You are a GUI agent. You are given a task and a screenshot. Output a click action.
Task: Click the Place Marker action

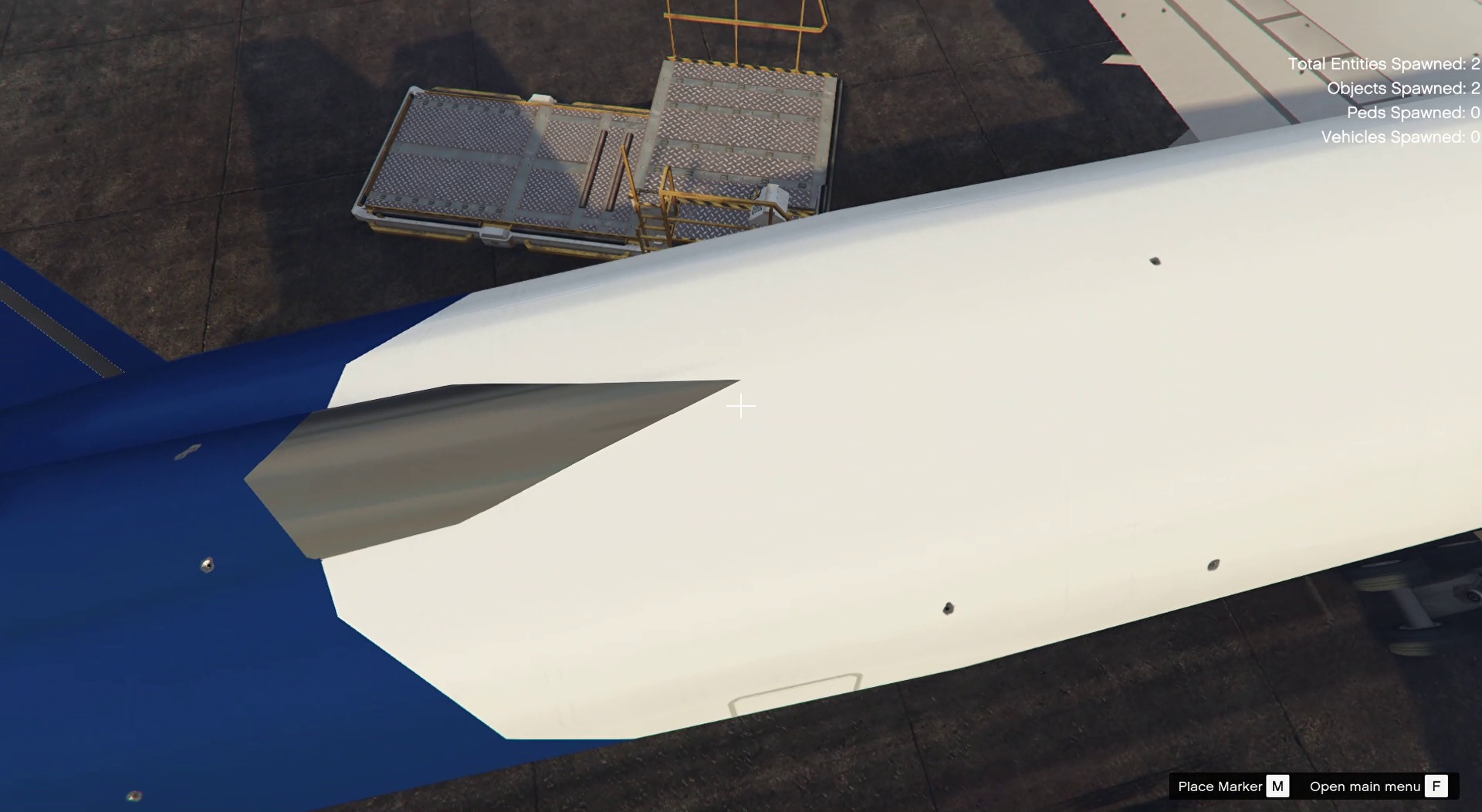click(x=1221, y=786)
